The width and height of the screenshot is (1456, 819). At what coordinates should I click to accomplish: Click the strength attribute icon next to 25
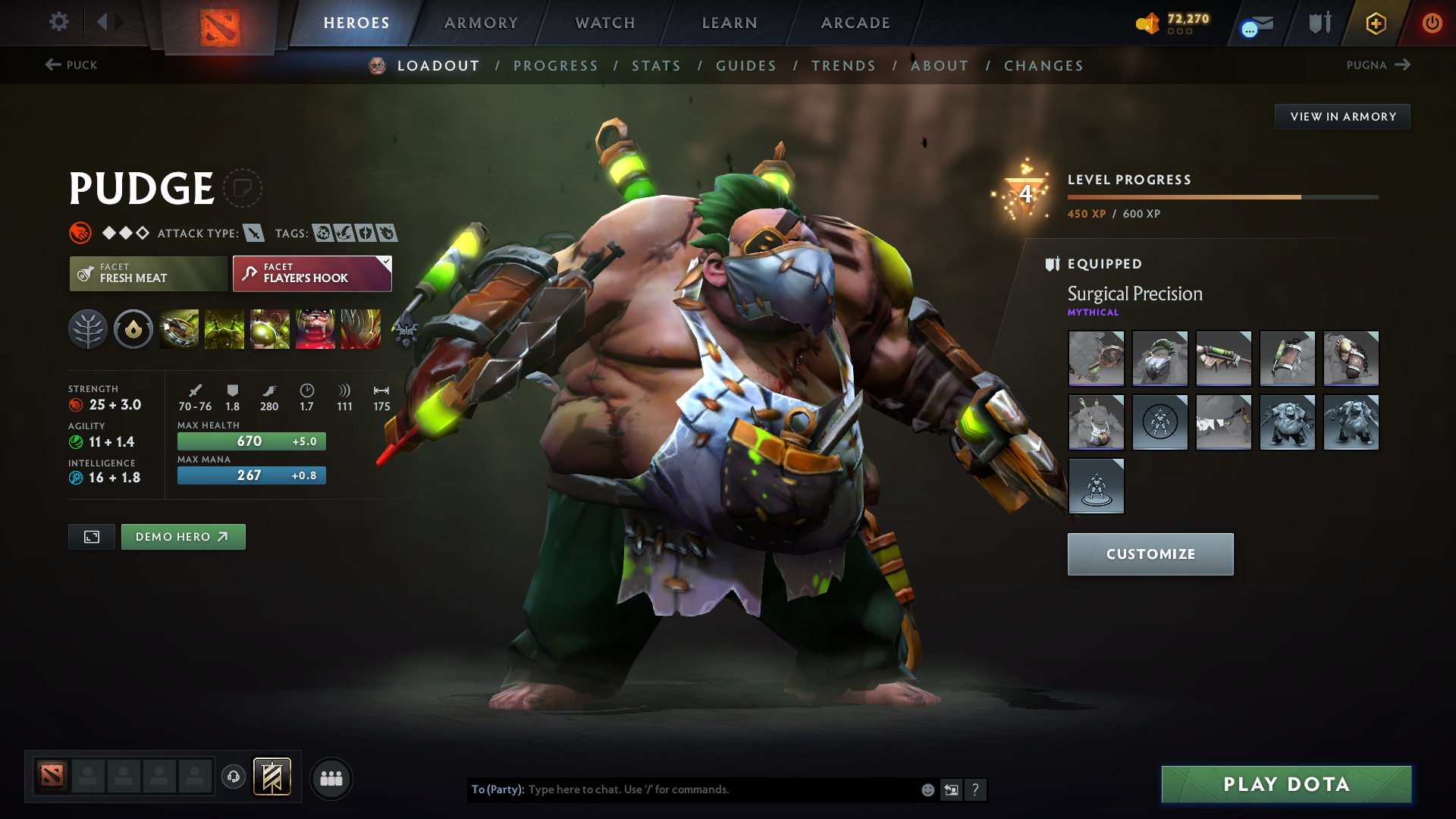pyautogui.click(x=74, y=404)
